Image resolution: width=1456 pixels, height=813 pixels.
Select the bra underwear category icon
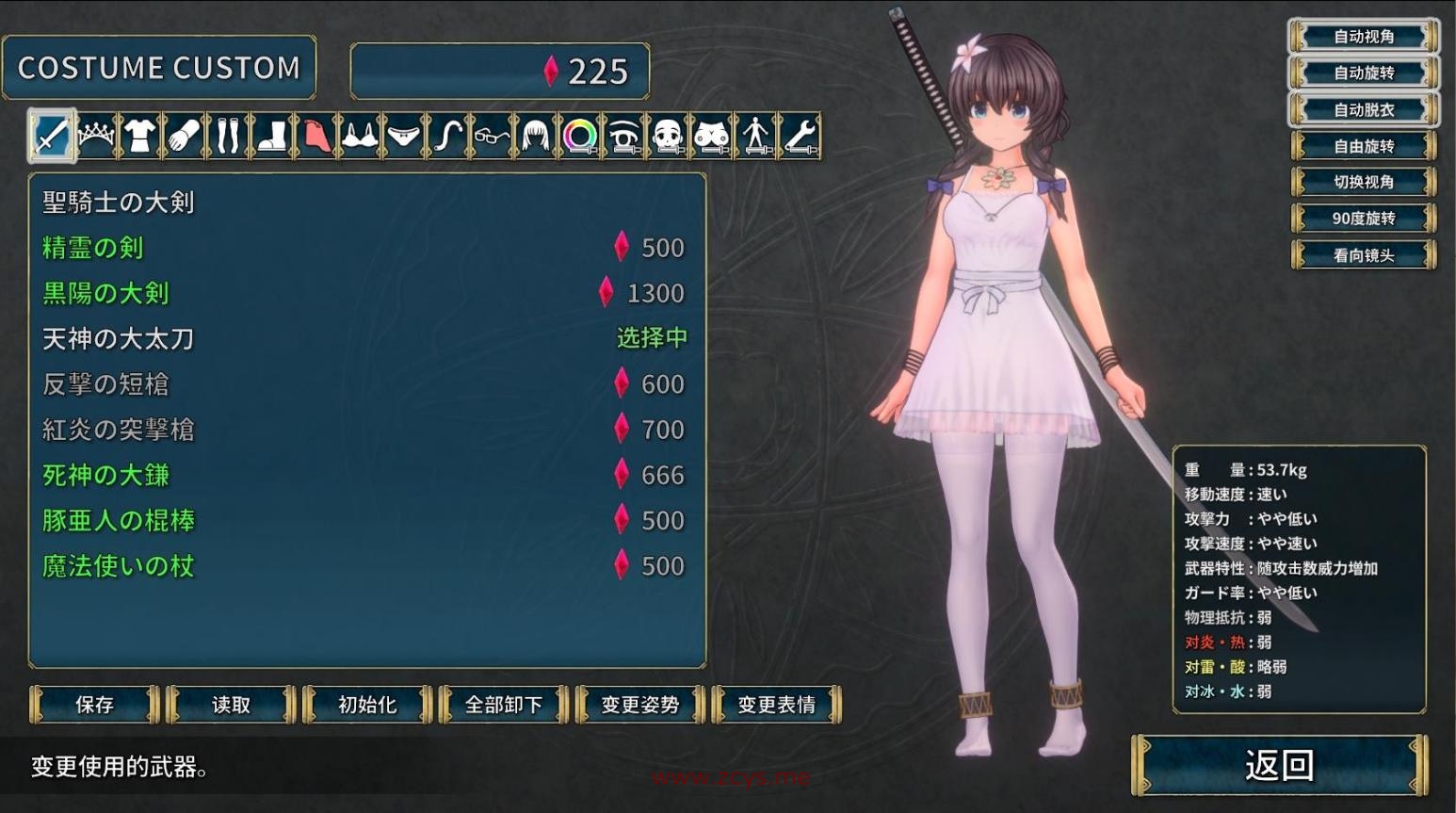[359, 136]
